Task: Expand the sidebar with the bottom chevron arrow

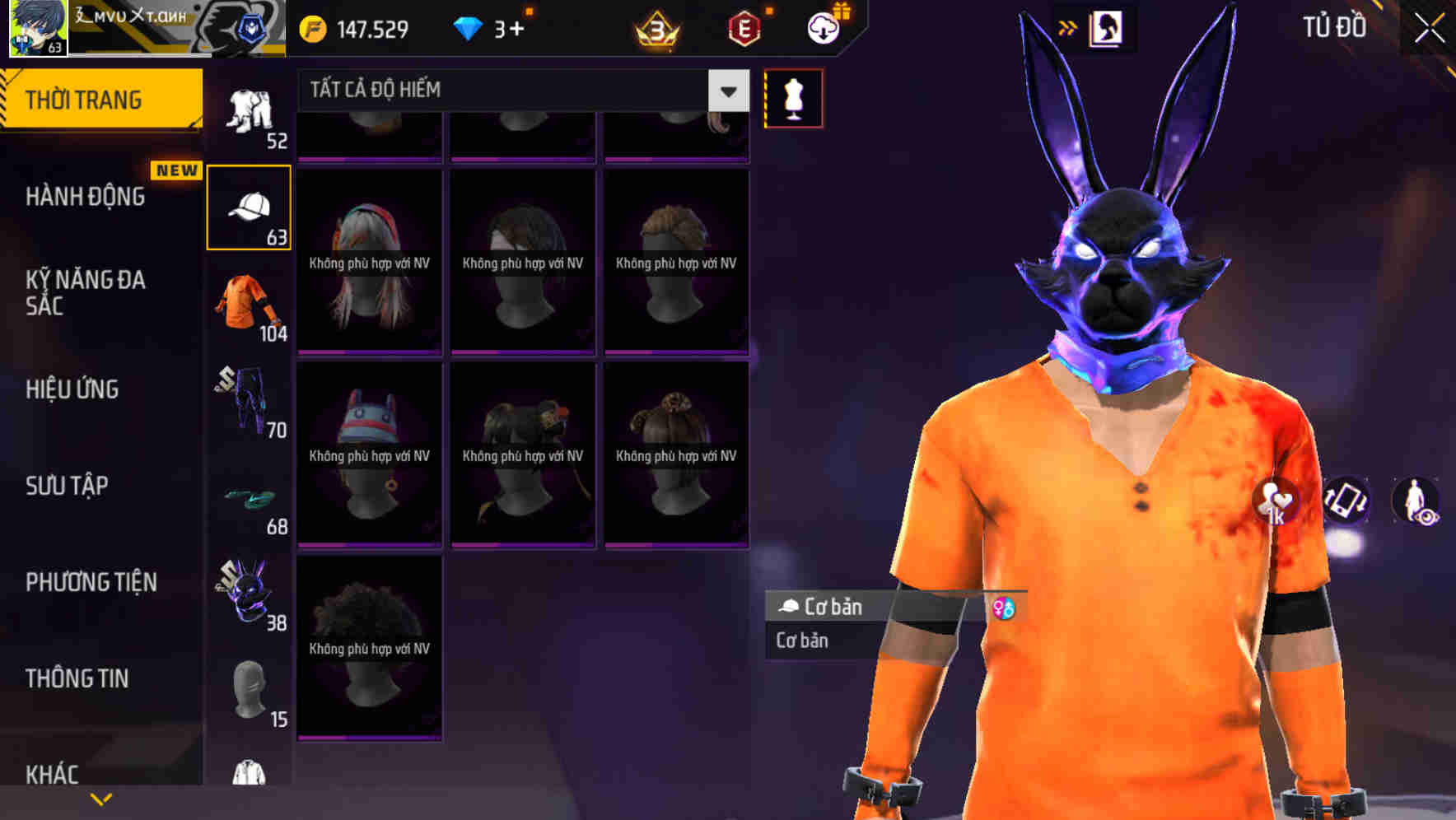Action: tap(100, 799)
